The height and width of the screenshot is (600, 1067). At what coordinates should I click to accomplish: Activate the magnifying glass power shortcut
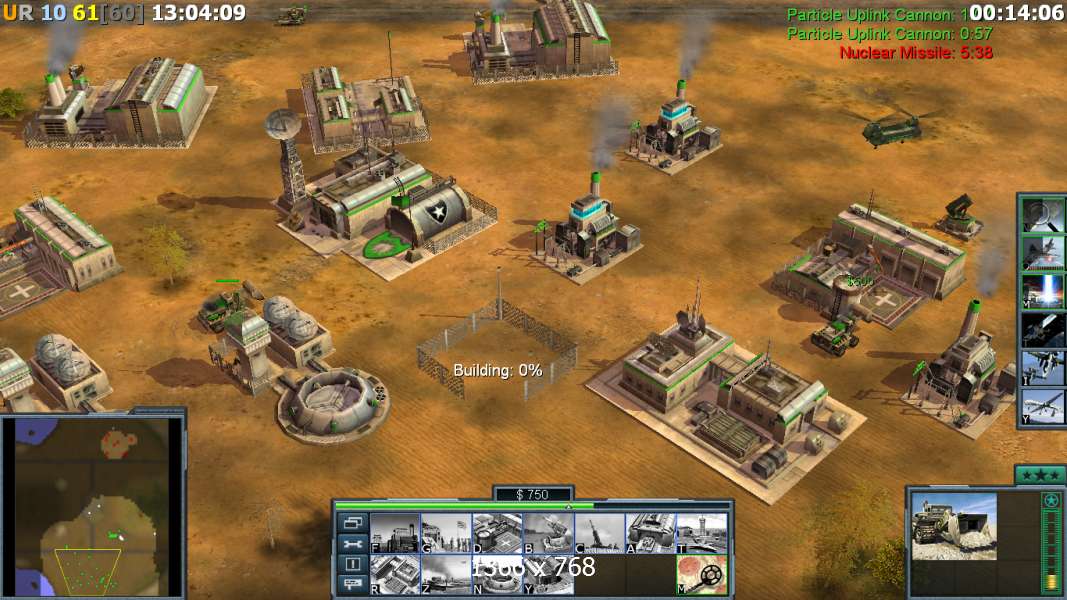point(1043,215)
